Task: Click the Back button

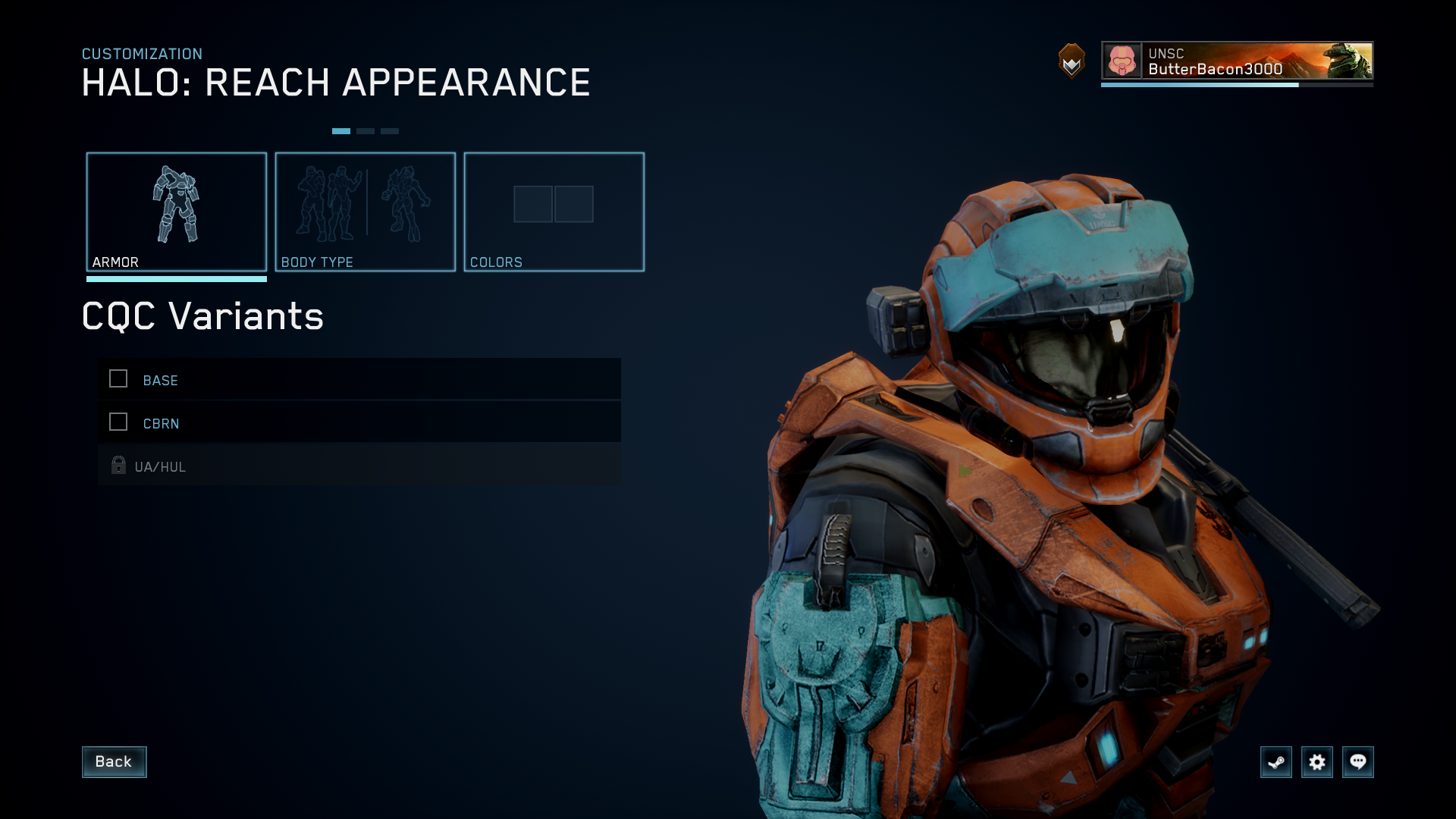Action: pos(114,762)
